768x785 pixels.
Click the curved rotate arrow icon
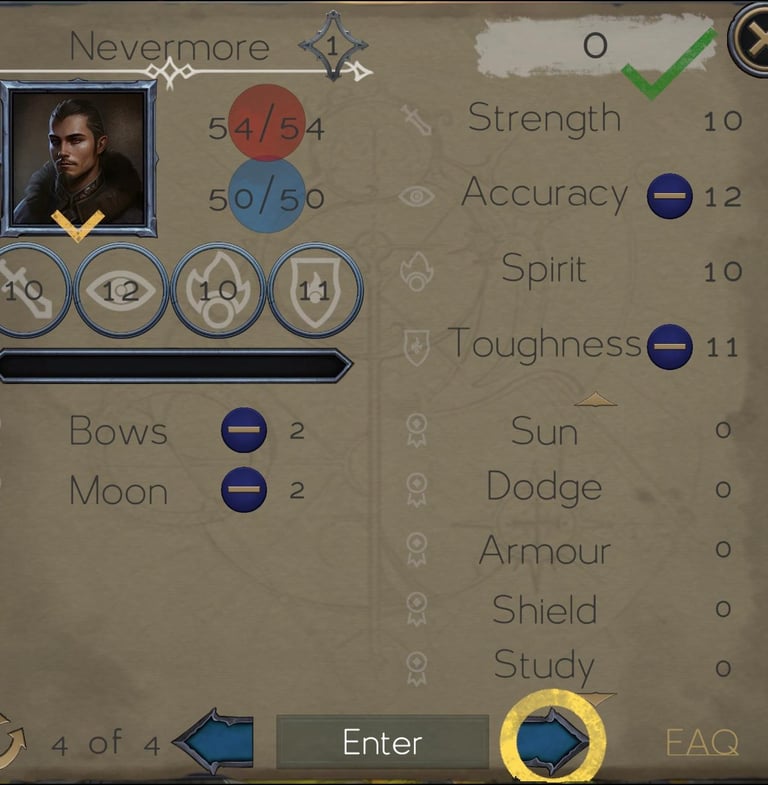(x=10, y=741)
